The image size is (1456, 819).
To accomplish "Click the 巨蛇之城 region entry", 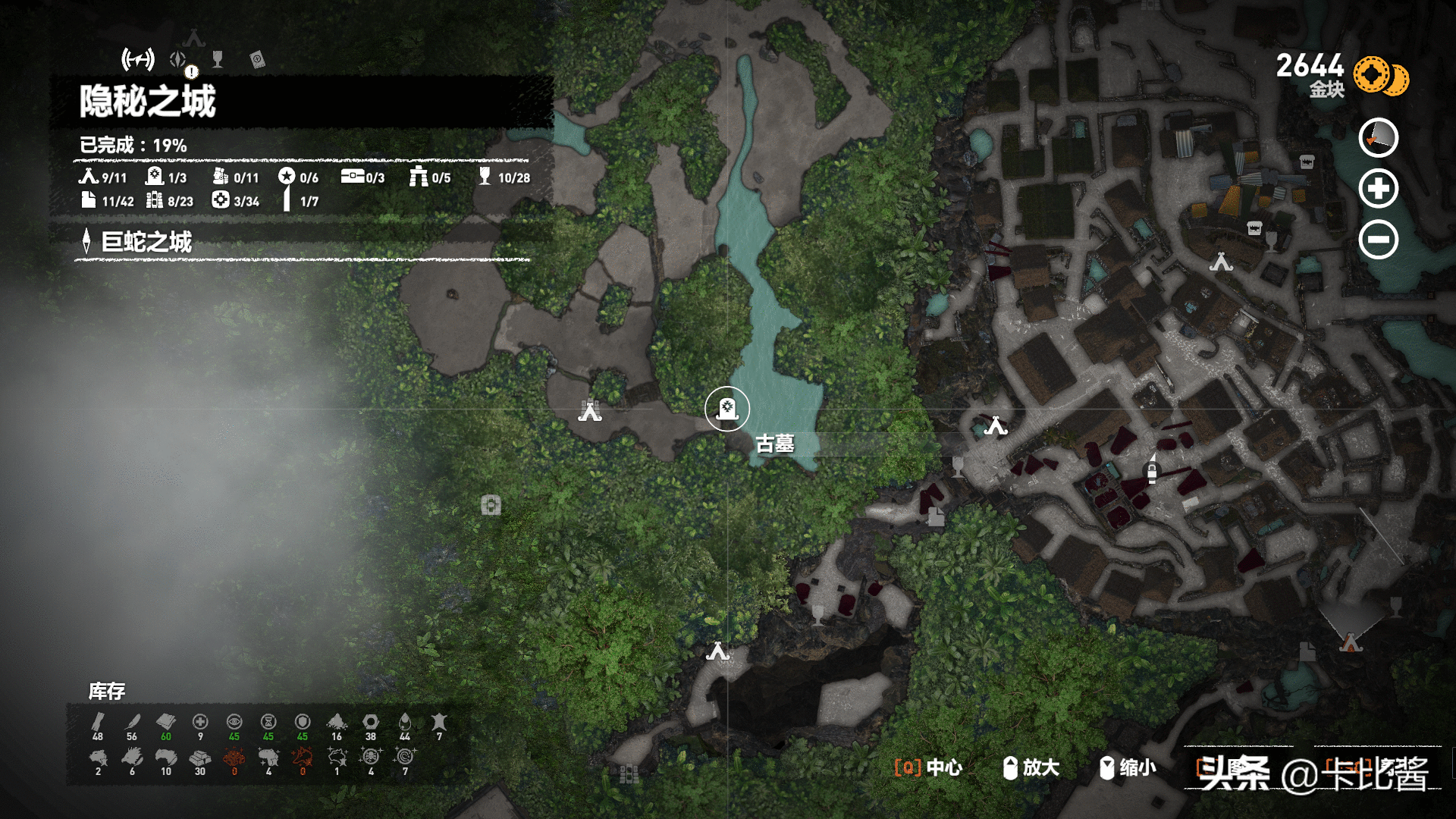I will 147,242.
